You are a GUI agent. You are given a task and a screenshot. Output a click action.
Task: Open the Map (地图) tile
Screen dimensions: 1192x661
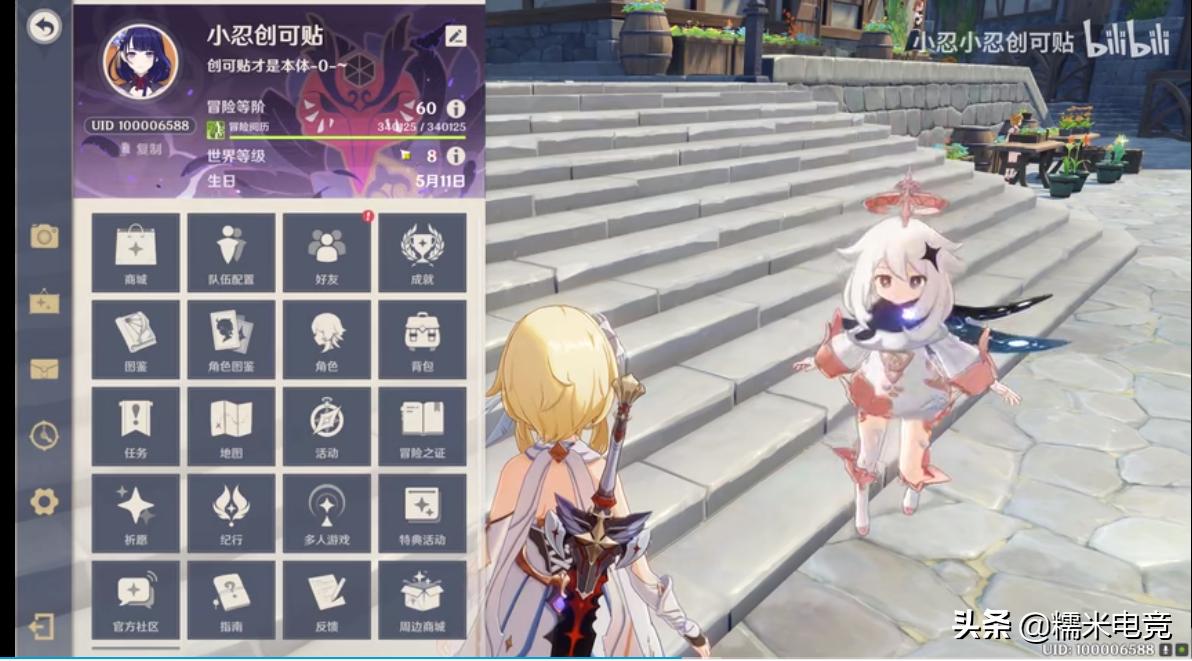click(x=232, y=426)
